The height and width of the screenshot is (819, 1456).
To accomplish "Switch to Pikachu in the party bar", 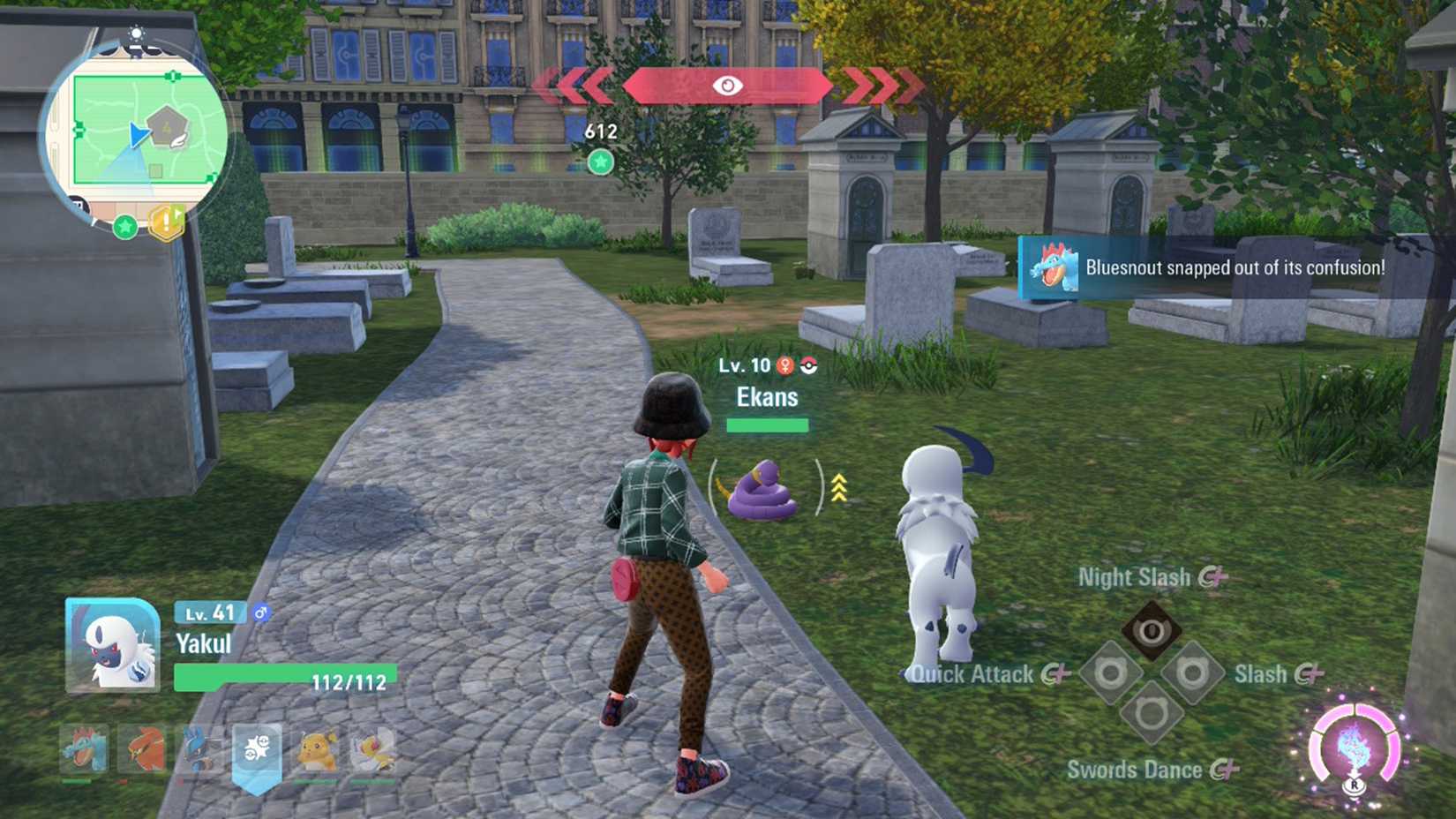I will 316,749.
